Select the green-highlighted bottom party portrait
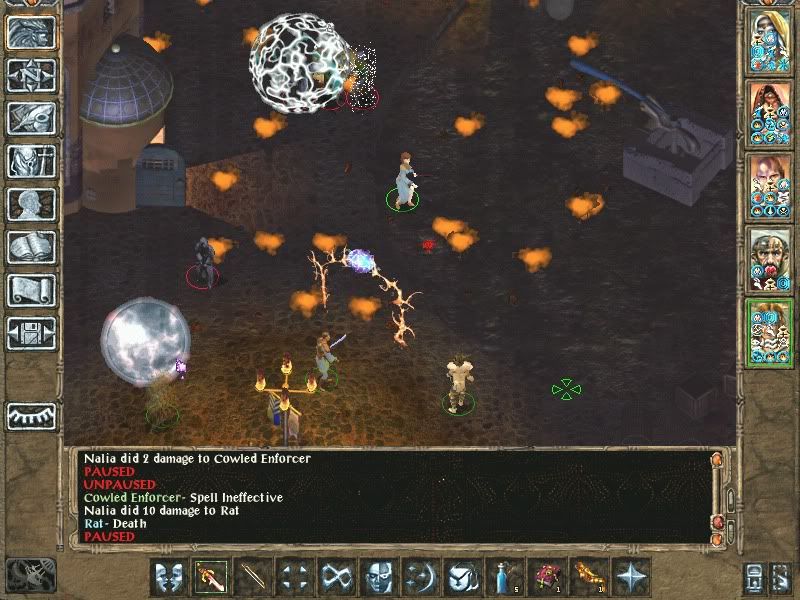The width and height of the screenshot is (800, 600). [769, 332]
